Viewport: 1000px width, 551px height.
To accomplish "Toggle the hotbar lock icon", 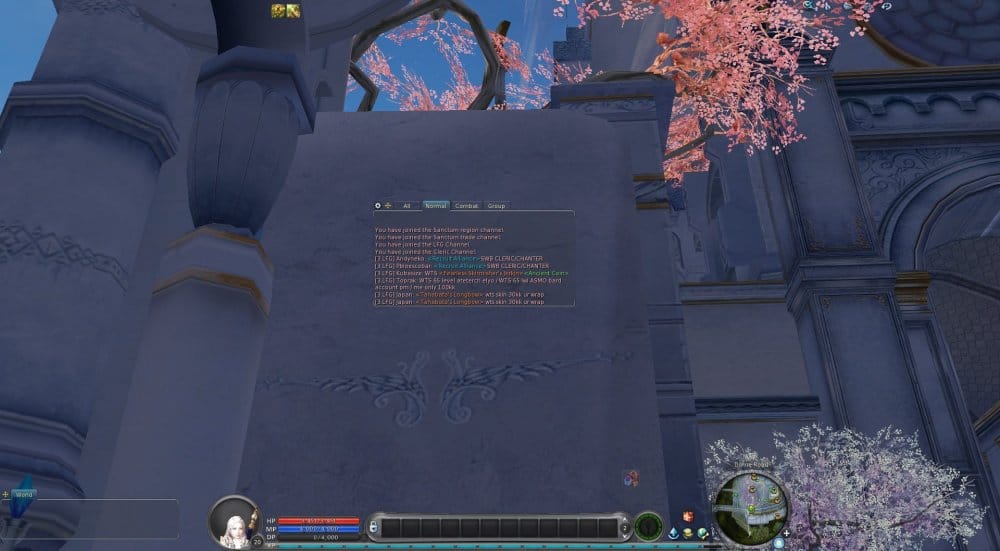I will (x=373, y=527).
